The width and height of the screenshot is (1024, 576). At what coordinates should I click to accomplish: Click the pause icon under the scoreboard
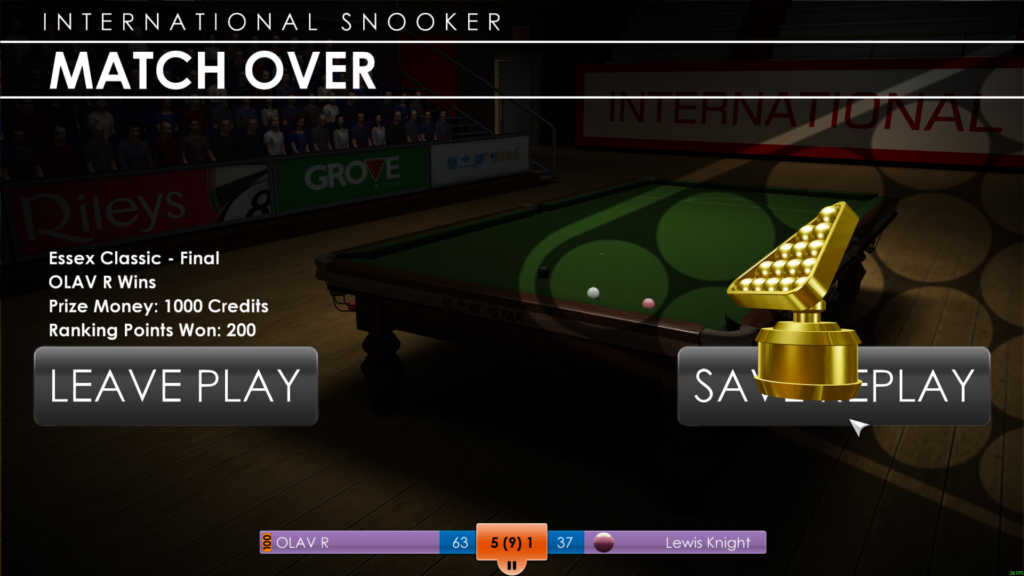[511, 565]
